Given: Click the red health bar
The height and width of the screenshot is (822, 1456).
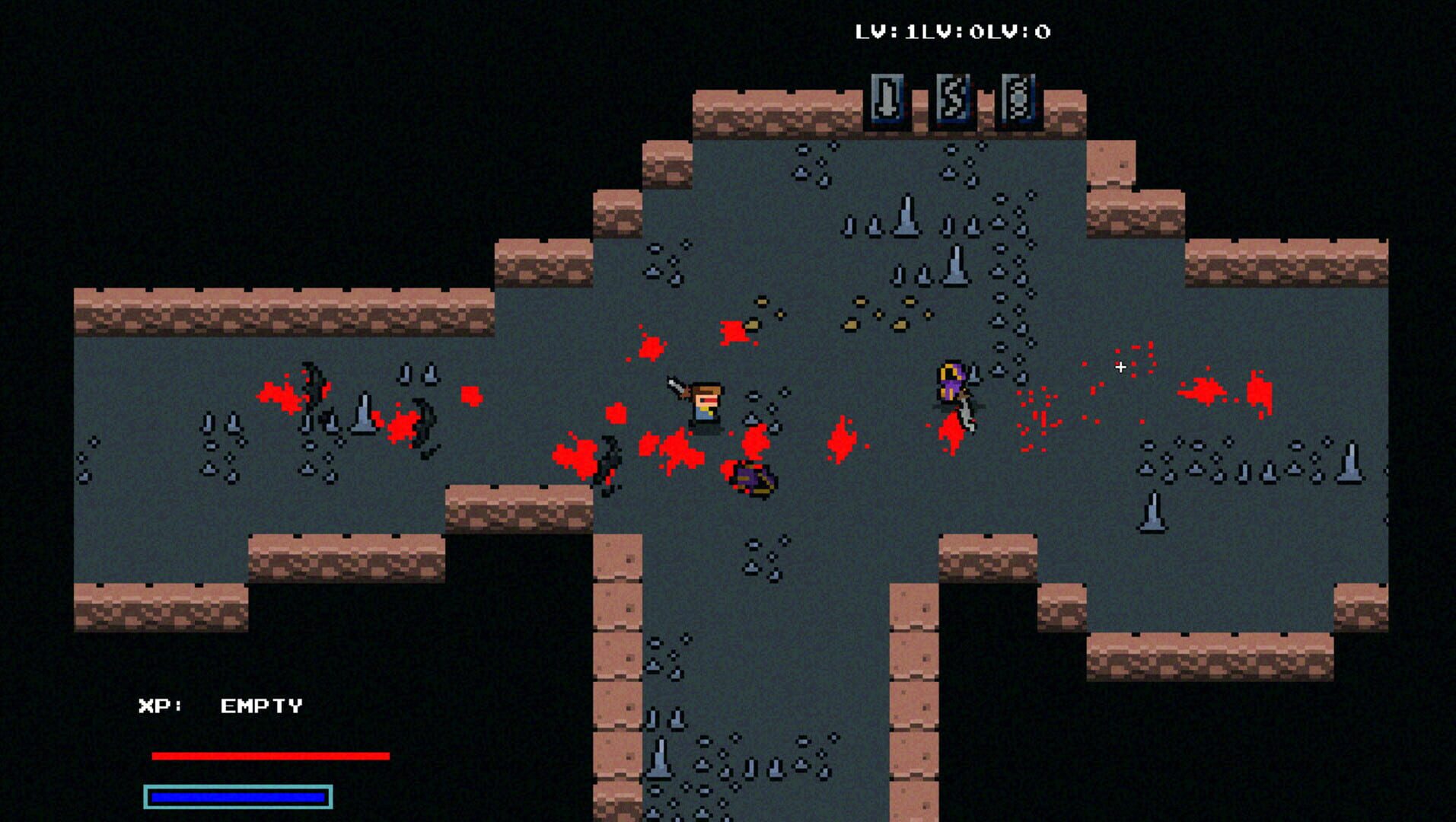Looking at the screenshot, I should click(270, 756).
